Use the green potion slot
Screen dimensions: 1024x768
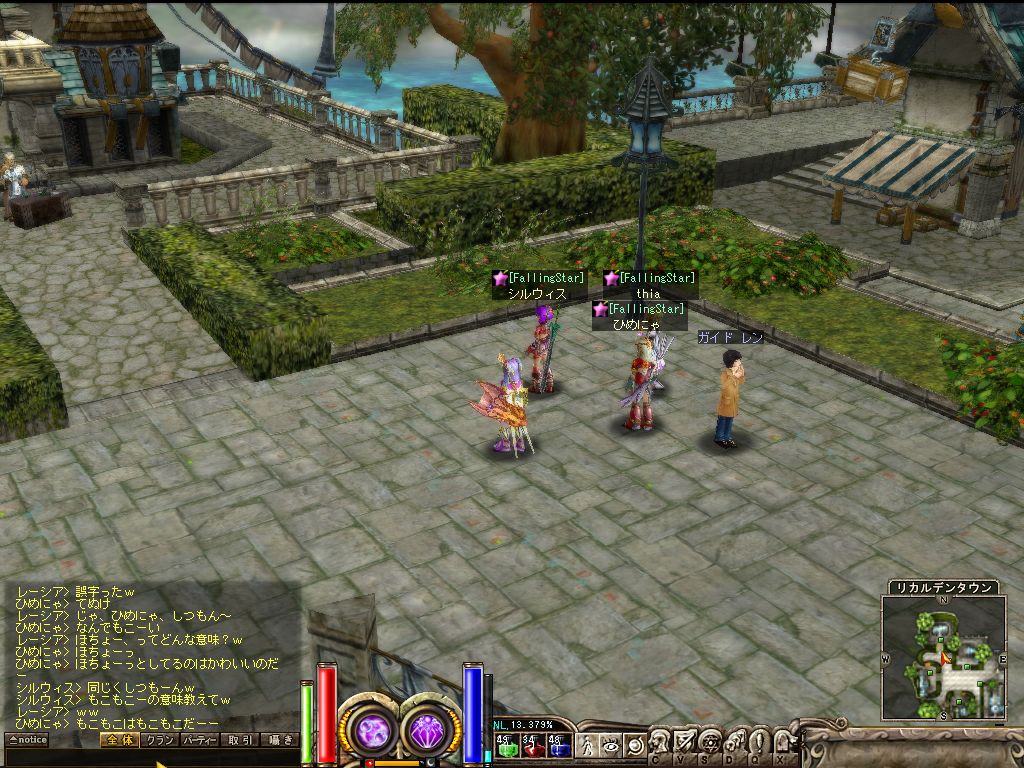pos(507,745)
